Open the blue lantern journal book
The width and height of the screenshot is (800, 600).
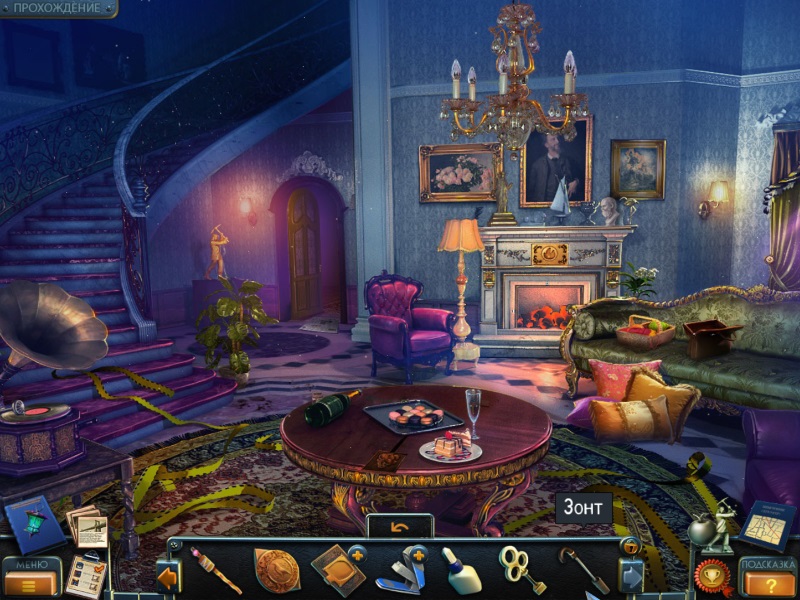33,524
